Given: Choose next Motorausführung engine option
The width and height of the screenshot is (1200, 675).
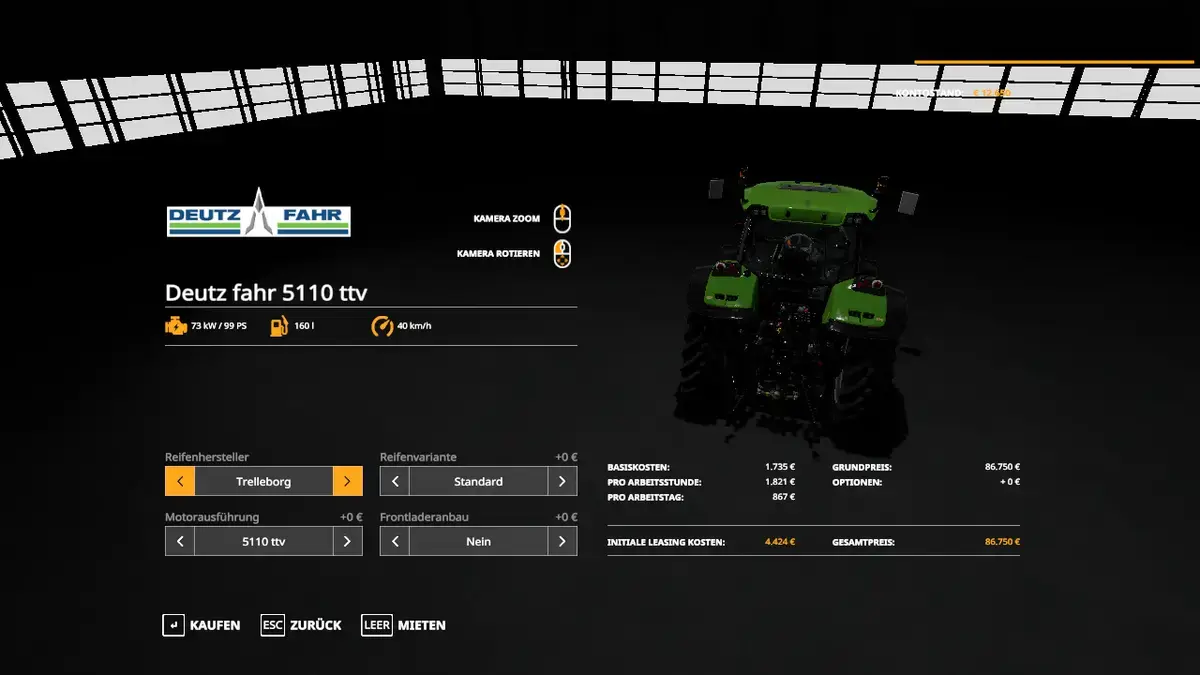Looking at the screenshot, I should point(347,541).
